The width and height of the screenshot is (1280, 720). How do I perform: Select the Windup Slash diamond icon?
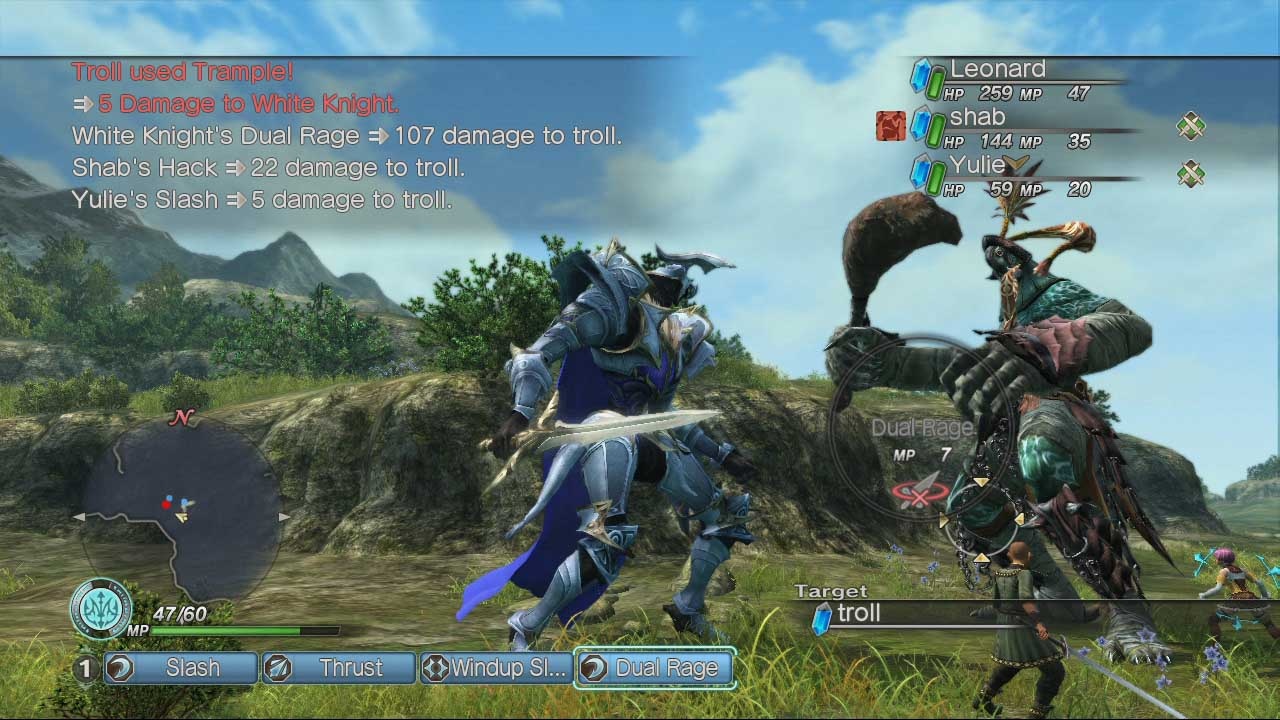click(434, 668)
